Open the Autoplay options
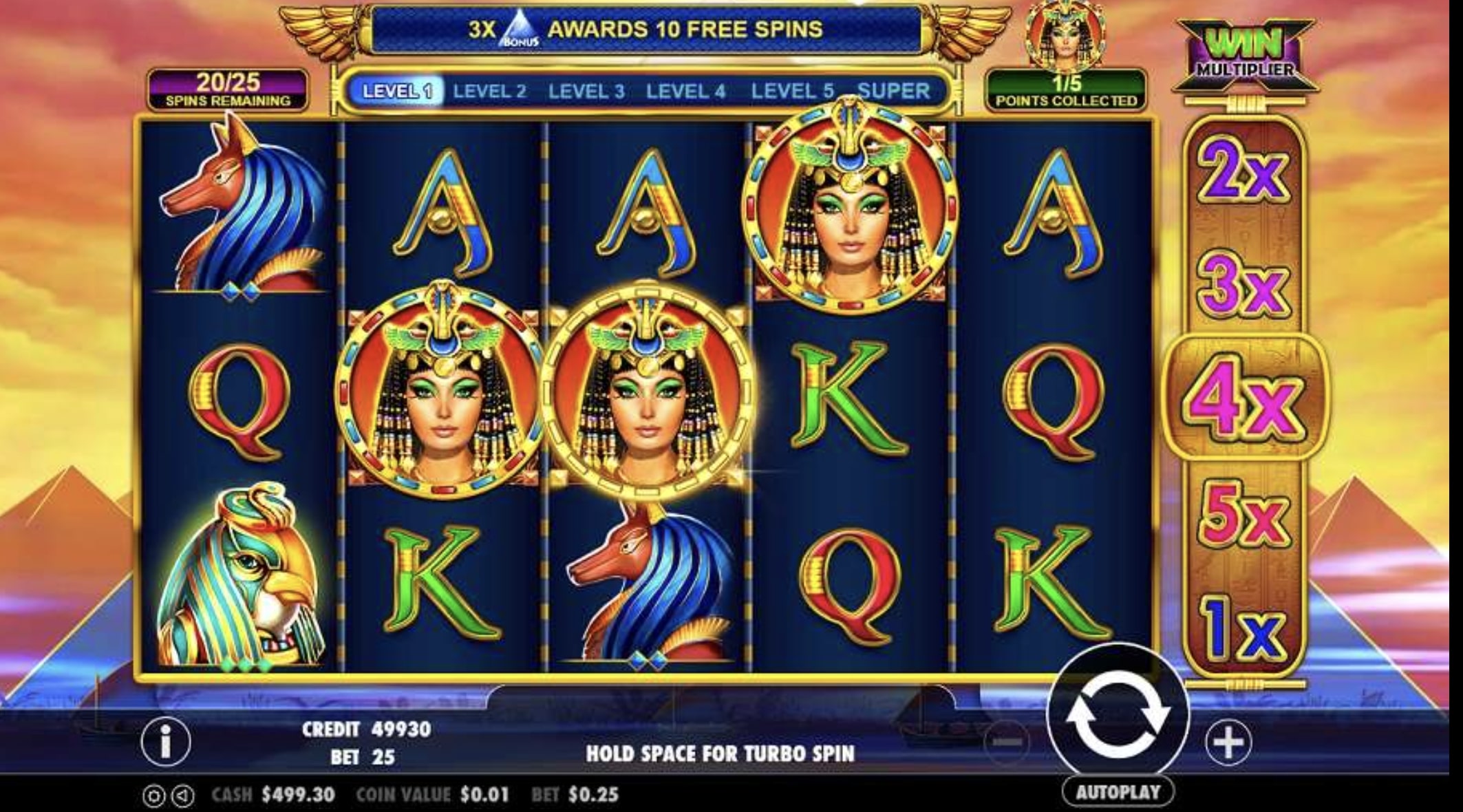1463x812 pixels. (x=1117, y=792)
